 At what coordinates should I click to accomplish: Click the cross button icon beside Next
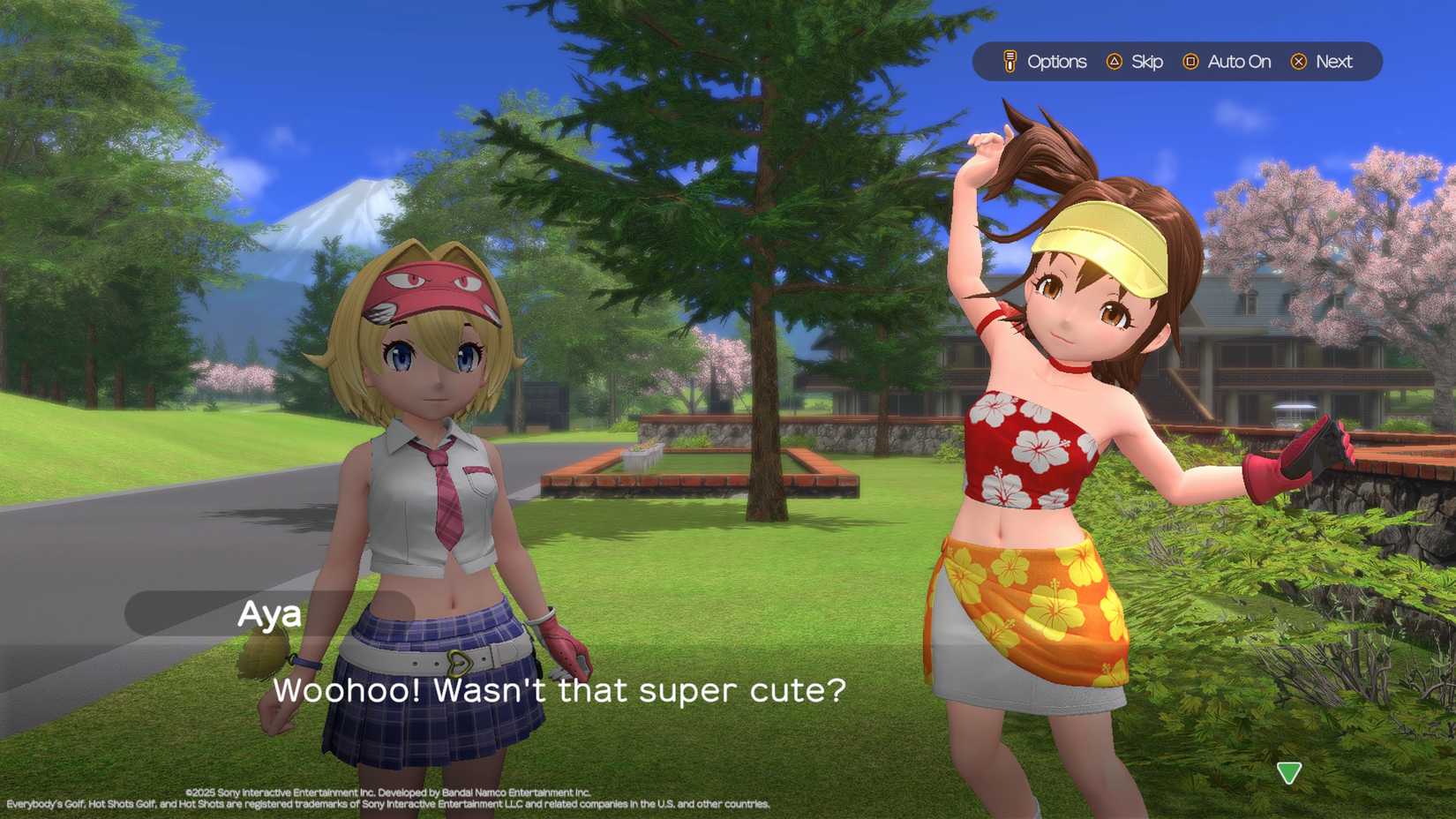pos(1298,62)
